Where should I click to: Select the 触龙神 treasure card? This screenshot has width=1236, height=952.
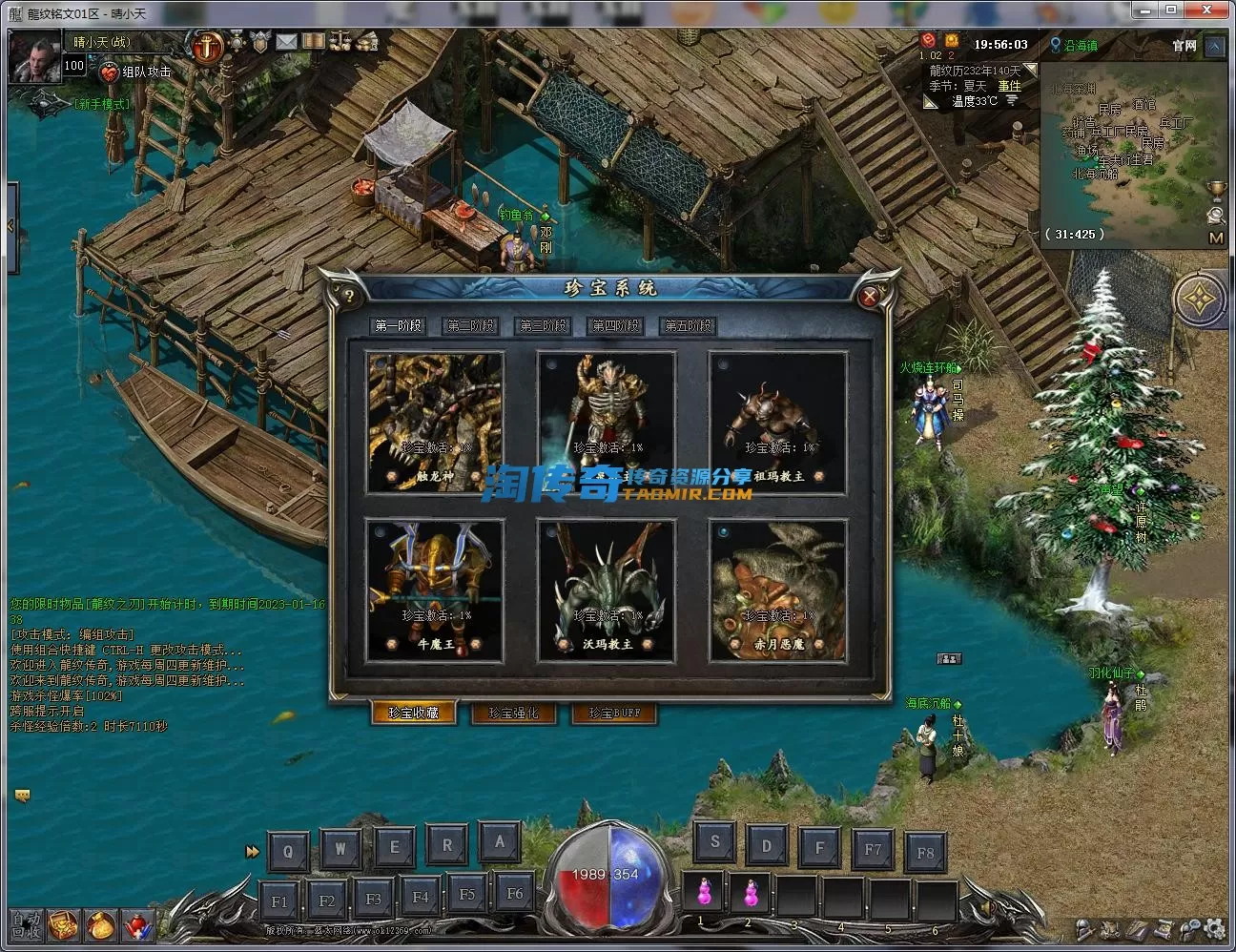435,423
